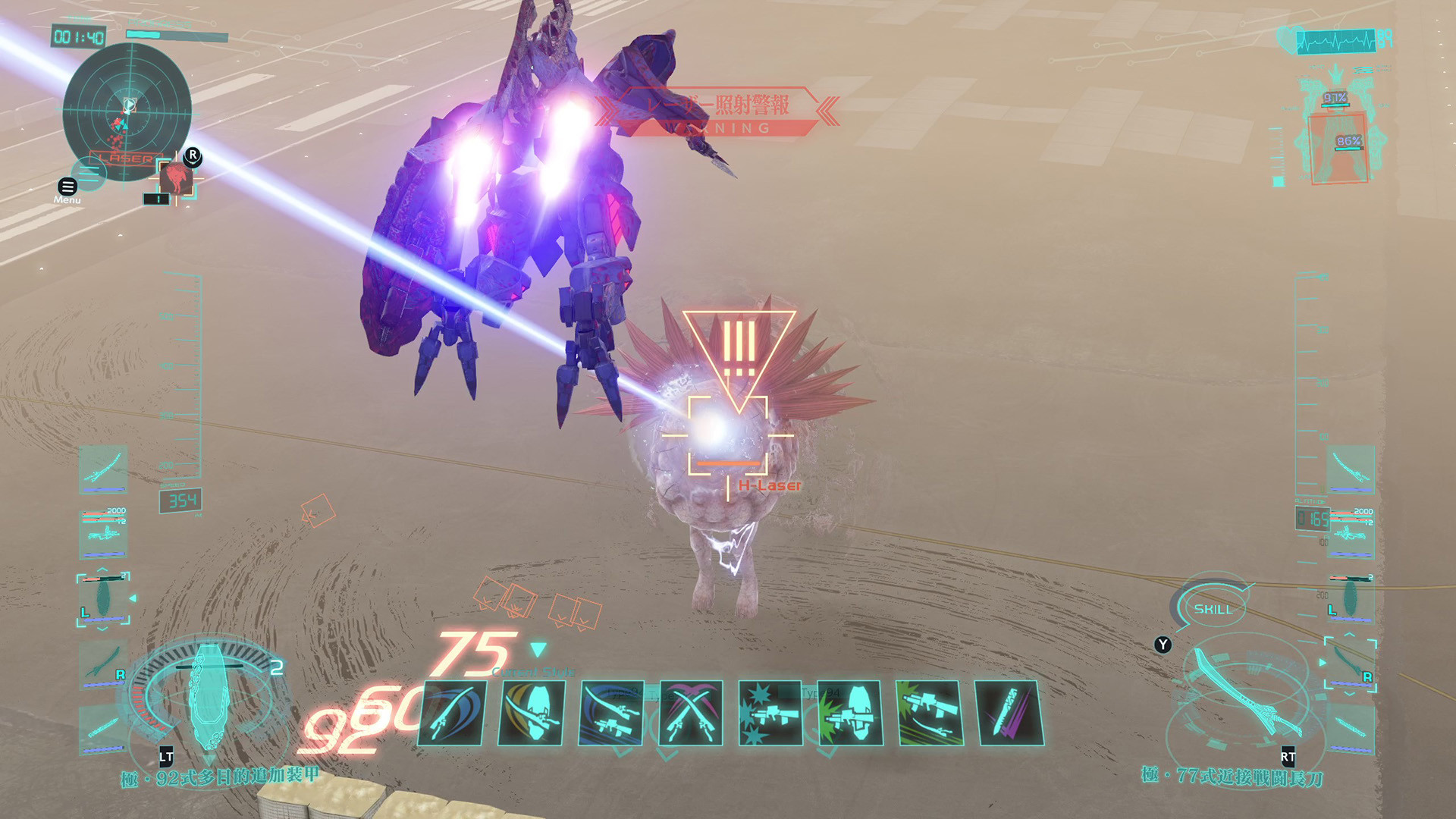Open the Current Style dropdown arrow
This screenshot has height=819, width=1456.
pos(539,648)
